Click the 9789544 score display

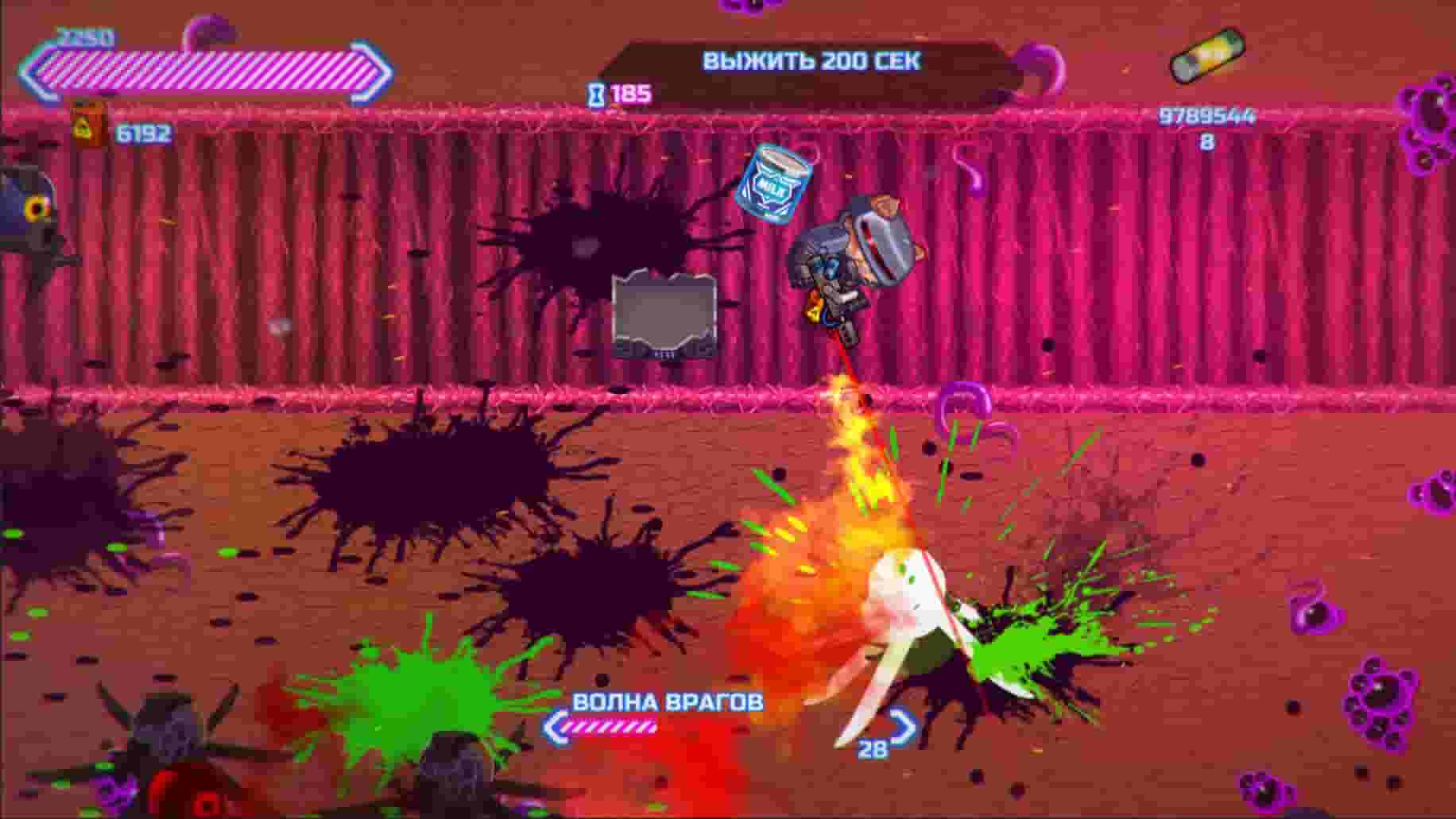pos(1208,116)
